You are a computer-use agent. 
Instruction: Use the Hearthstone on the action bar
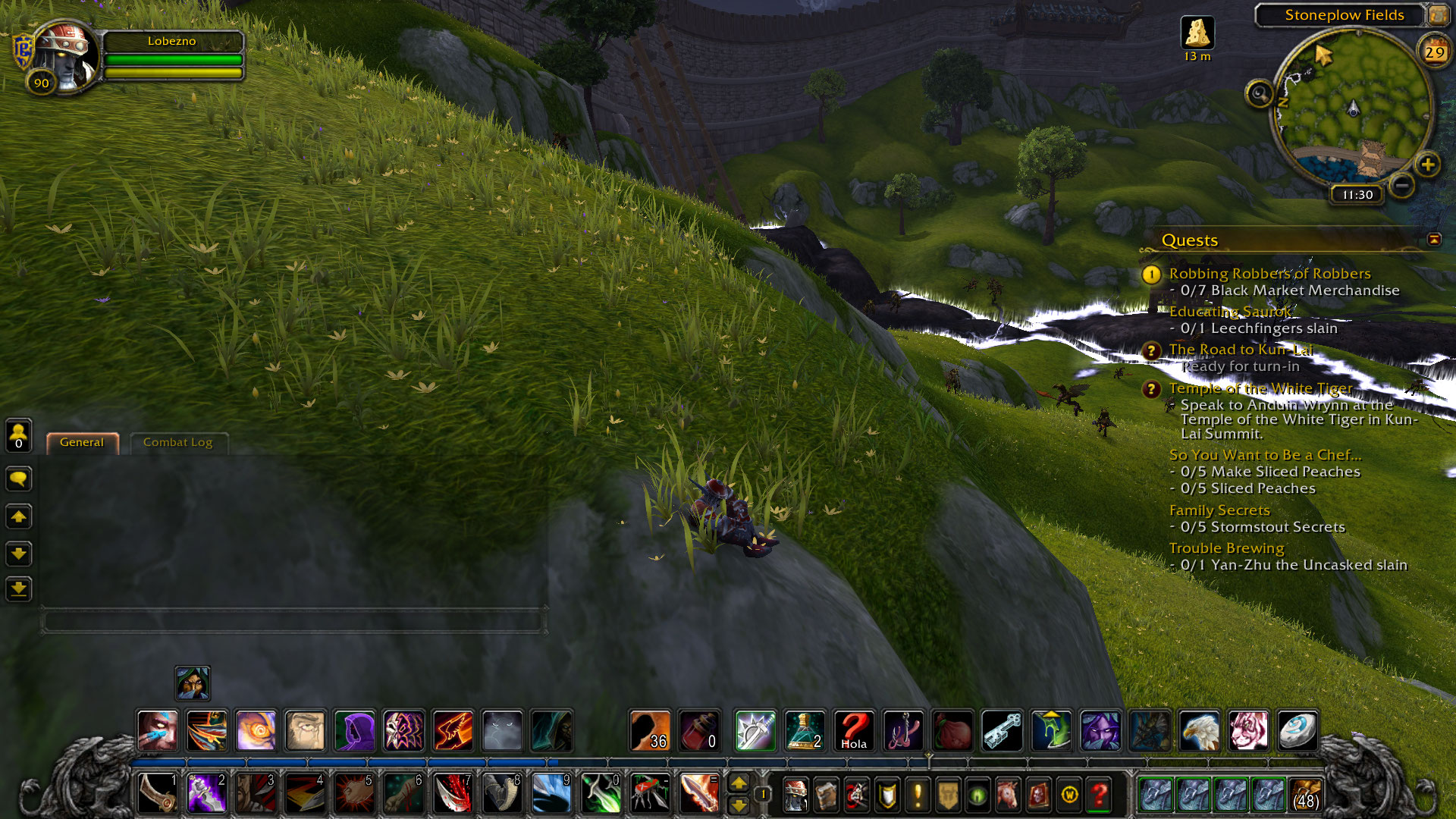coord(1298,731)
